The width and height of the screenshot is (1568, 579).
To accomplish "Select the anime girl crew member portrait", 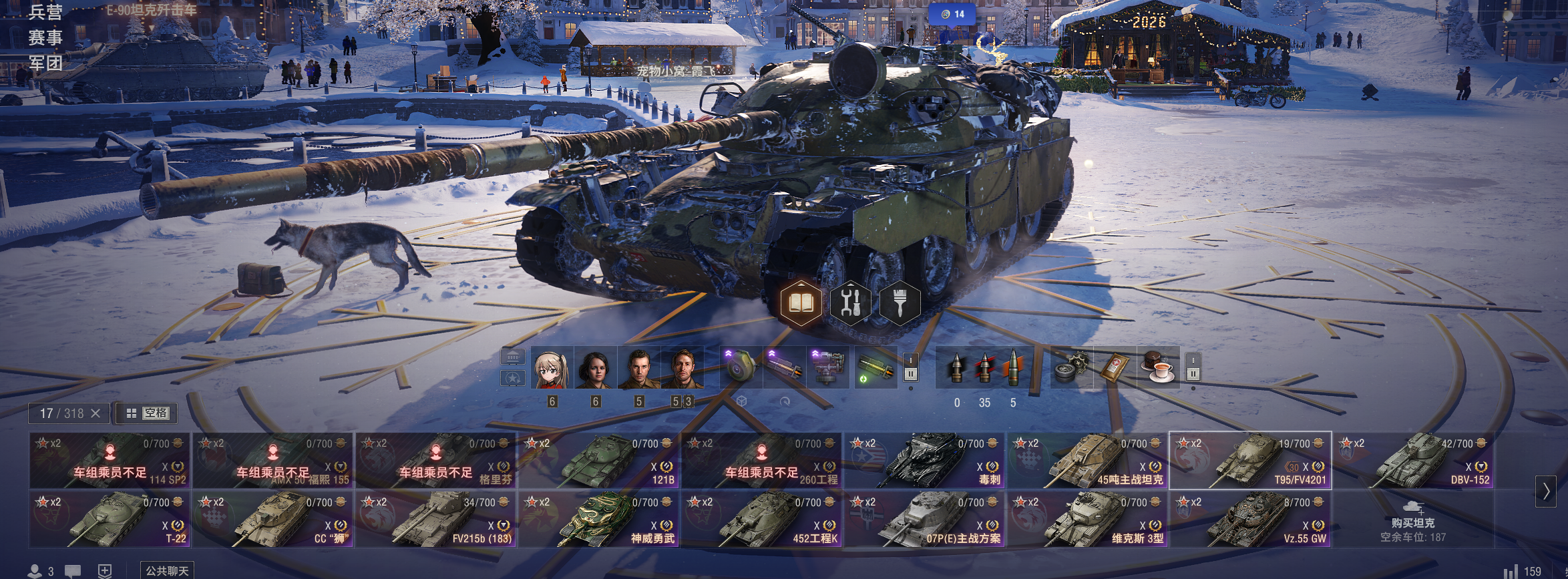I will click(x=552, y=368).
